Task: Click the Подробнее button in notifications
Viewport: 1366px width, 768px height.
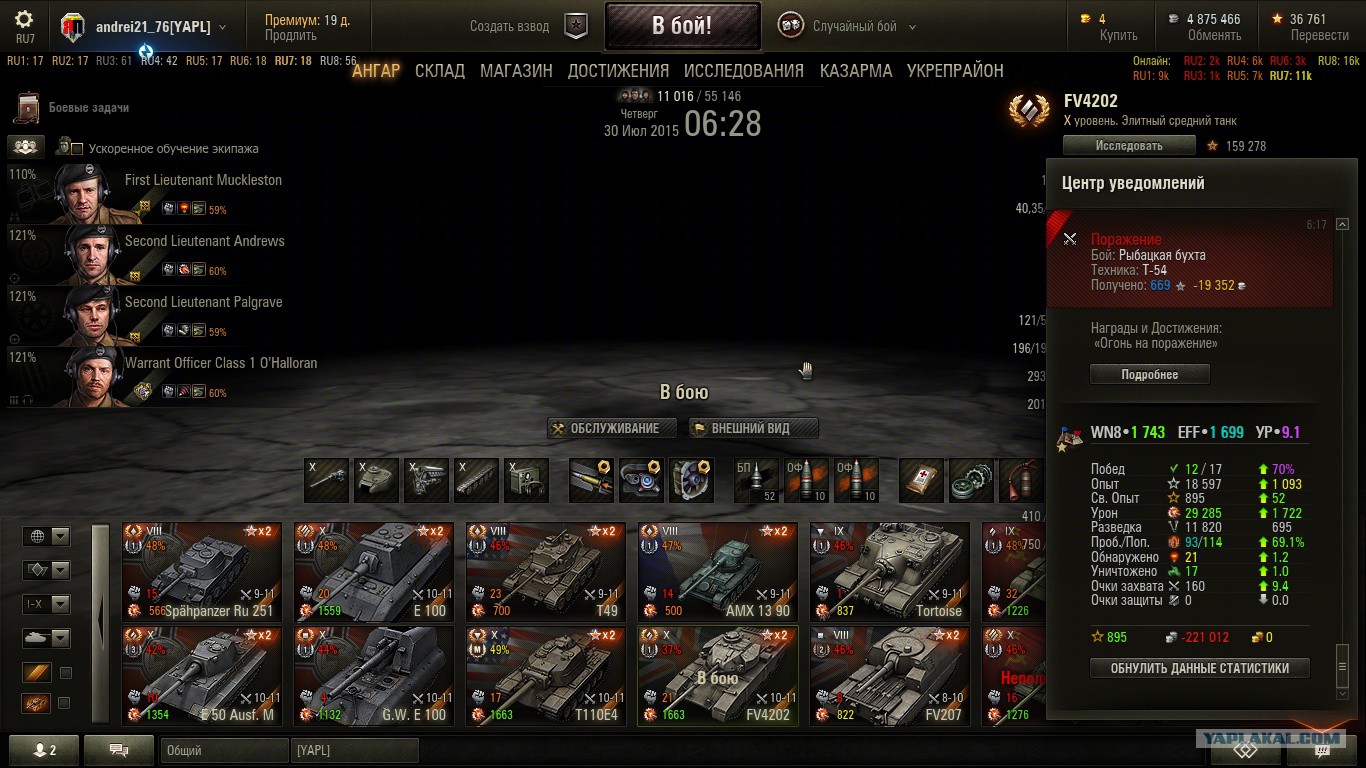Action: (x=1149, y=375)
